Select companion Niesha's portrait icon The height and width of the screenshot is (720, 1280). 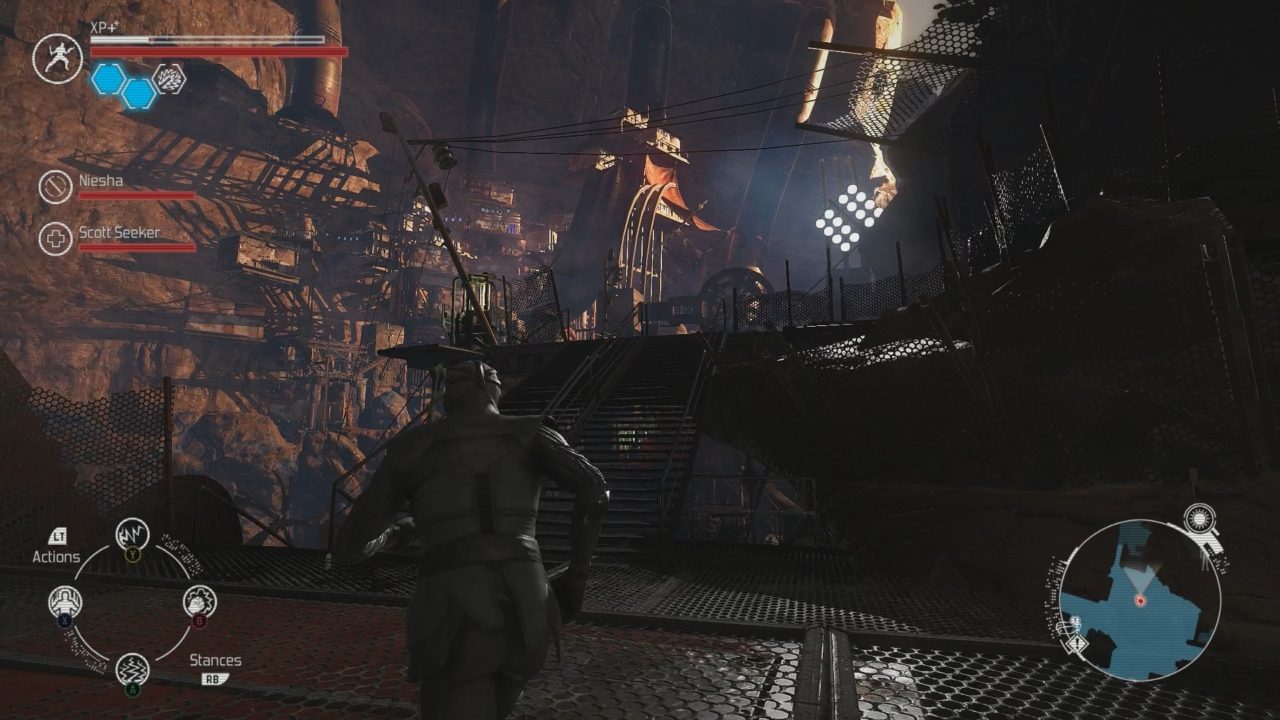pyautogui.click(x=55, y=187)
